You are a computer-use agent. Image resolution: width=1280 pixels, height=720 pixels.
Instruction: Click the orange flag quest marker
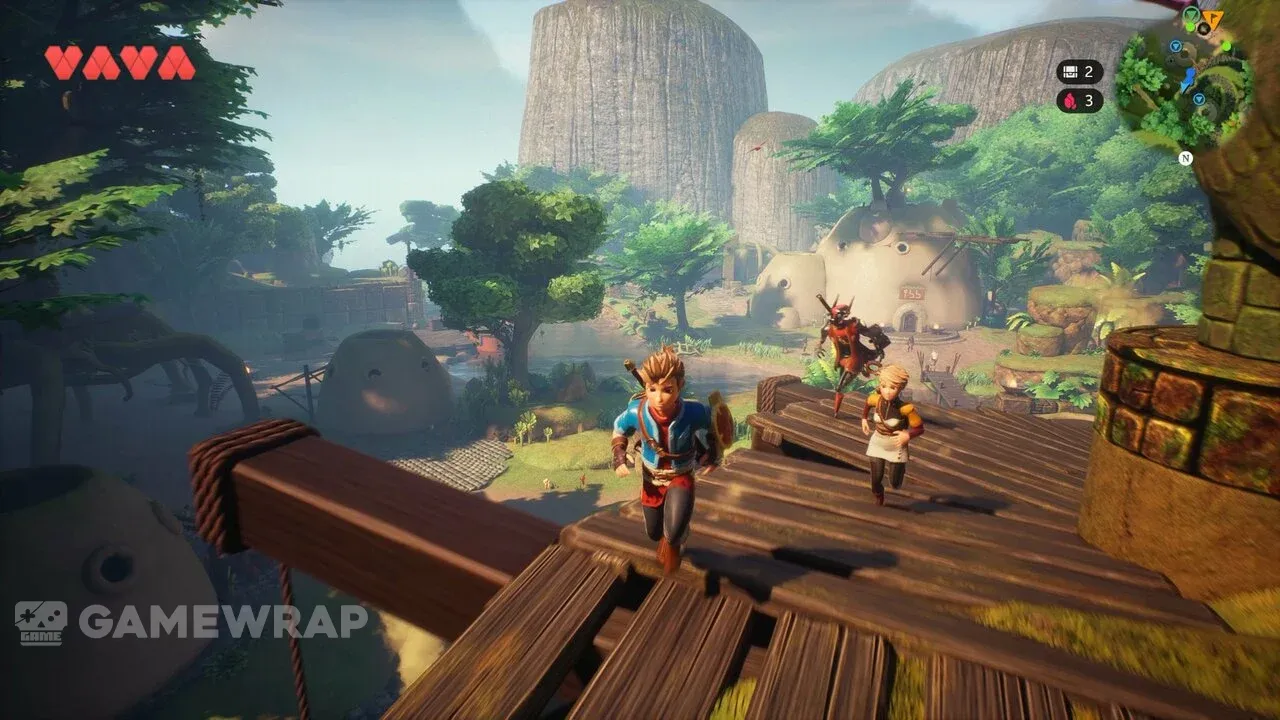pyautogui.click(x=1214, y=19)
